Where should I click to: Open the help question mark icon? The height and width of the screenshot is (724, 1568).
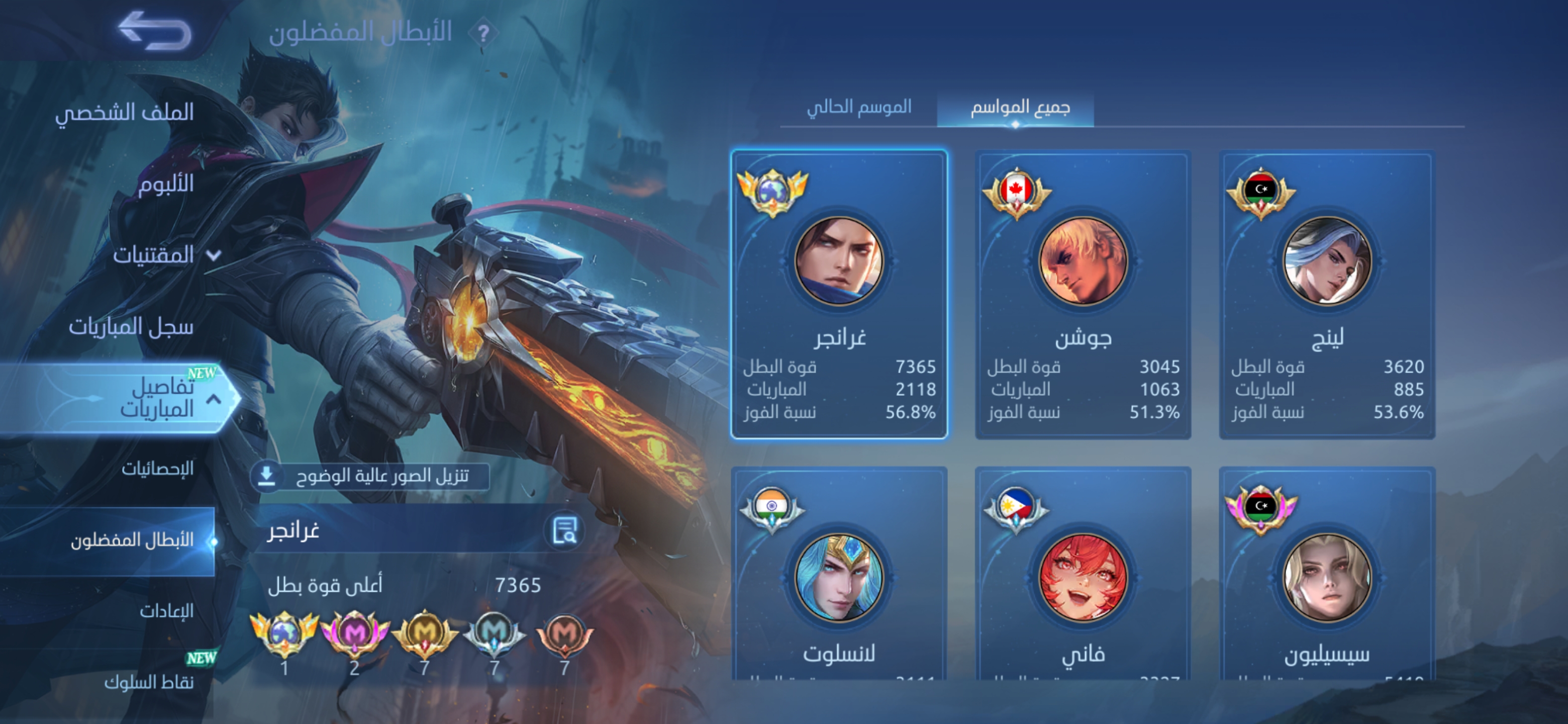[483, 34]
